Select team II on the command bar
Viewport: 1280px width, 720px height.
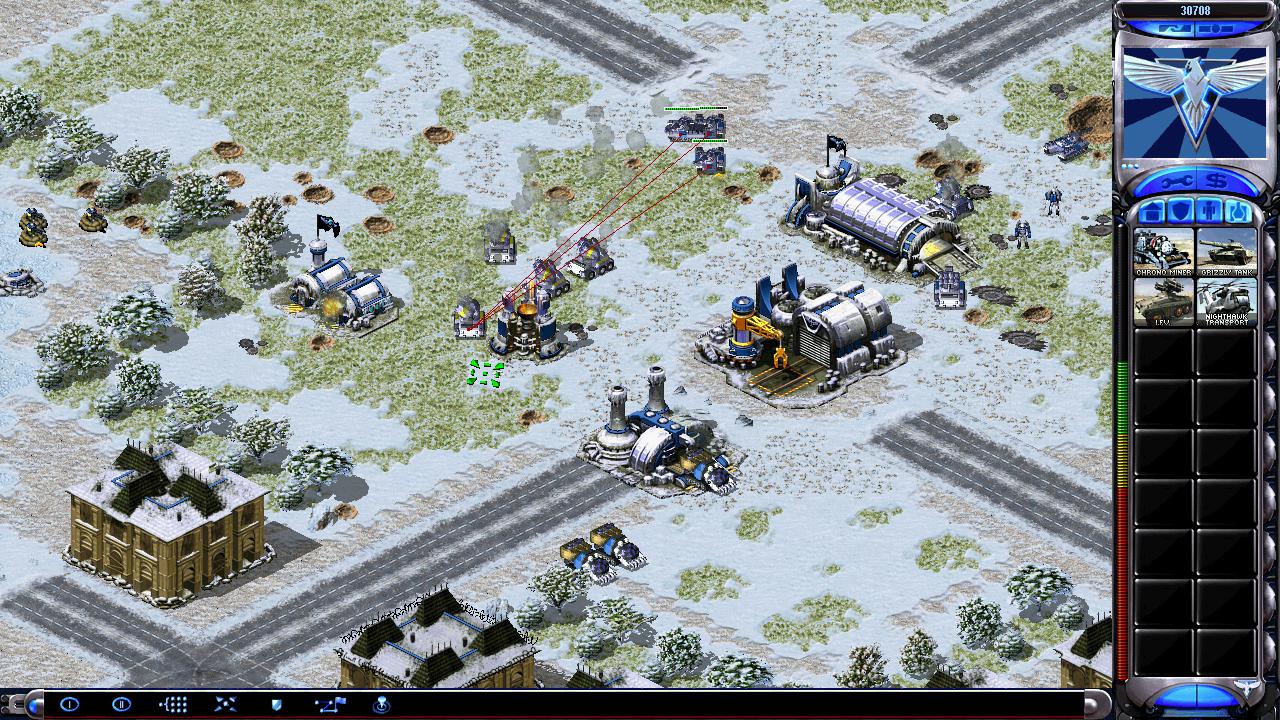121,705
